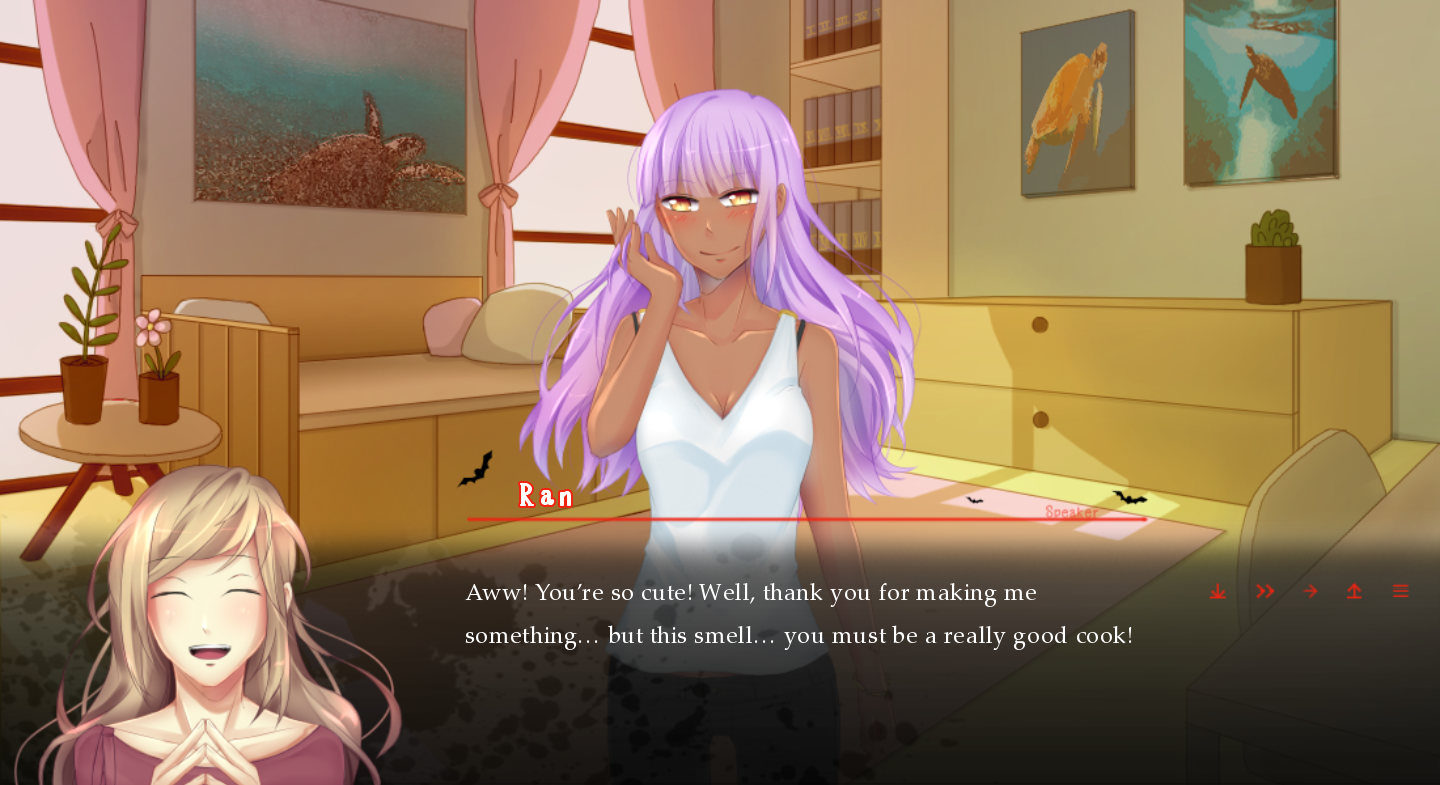This screenshot has height=785, width=1440.
Task: Enable Skip mode with the double-chevron icon
Action: click(1263, 591)
